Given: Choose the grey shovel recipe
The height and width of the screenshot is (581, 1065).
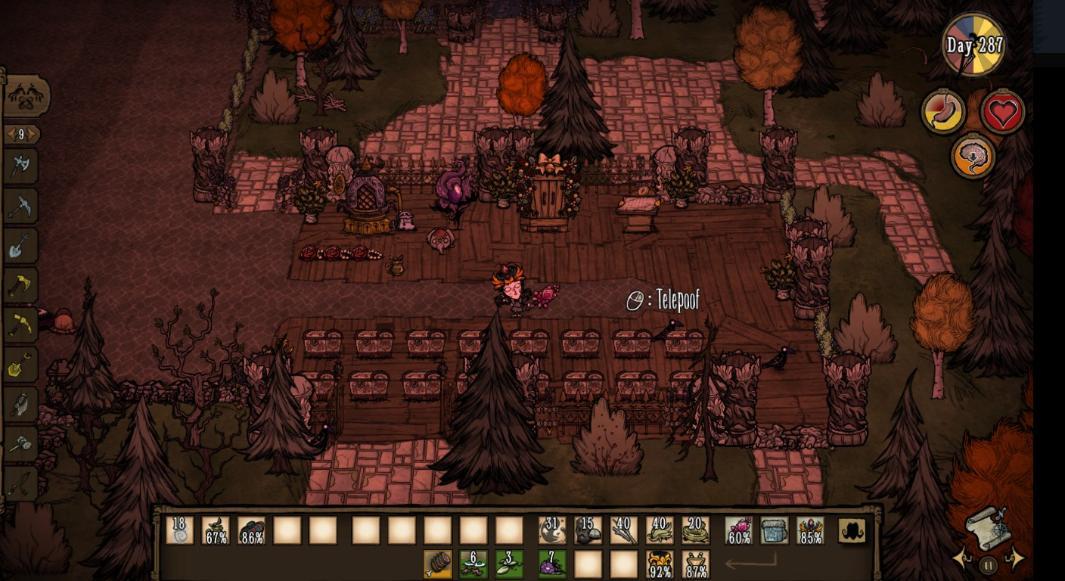Looking at the screenshot, I should point(22,245).
